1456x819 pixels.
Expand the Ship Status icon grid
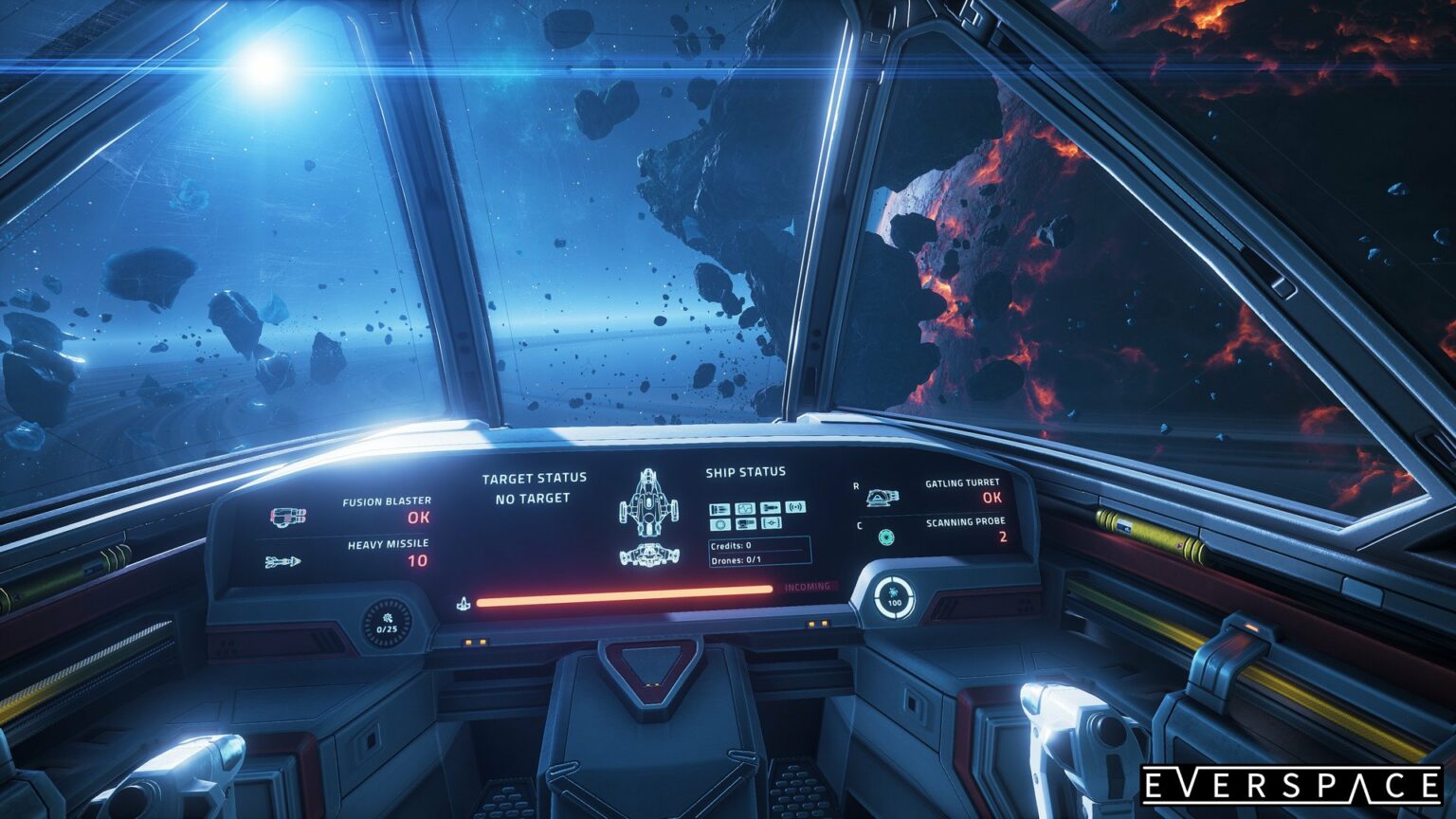tap(758, 516)
